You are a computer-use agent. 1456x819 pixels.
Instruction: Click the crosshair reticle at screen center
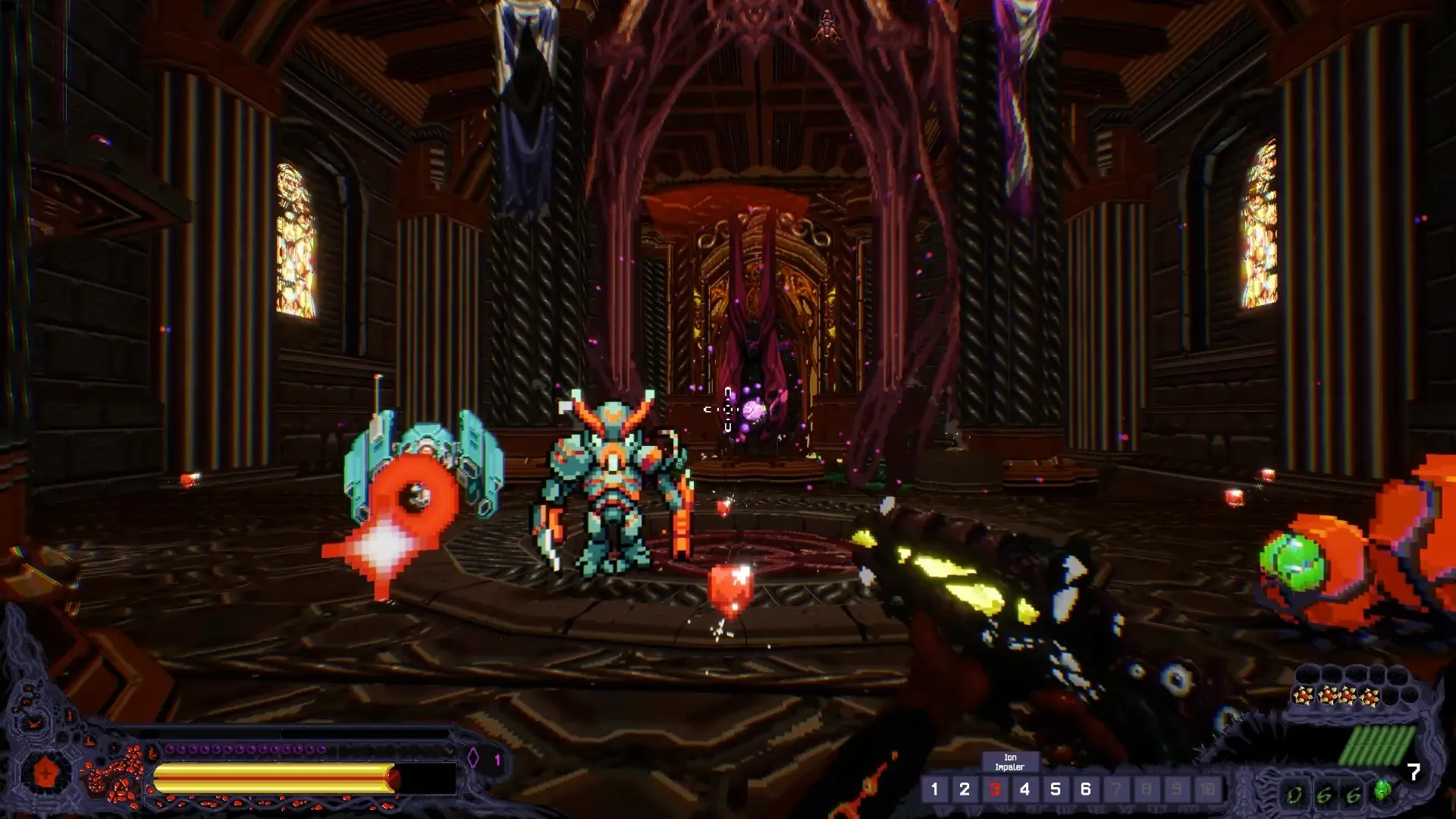726,409
